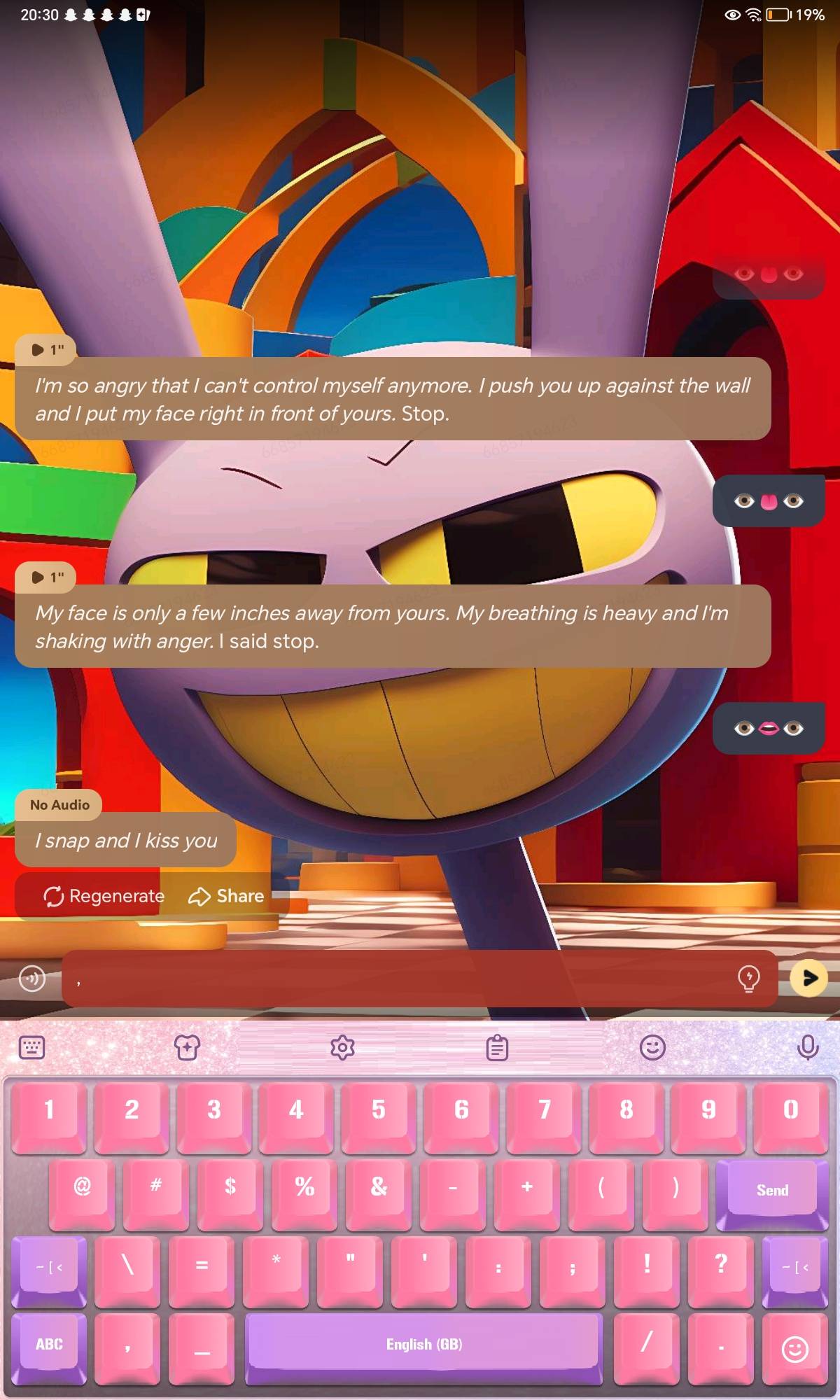Open the keyboard clipboard tool

[x=497, y=1048]
